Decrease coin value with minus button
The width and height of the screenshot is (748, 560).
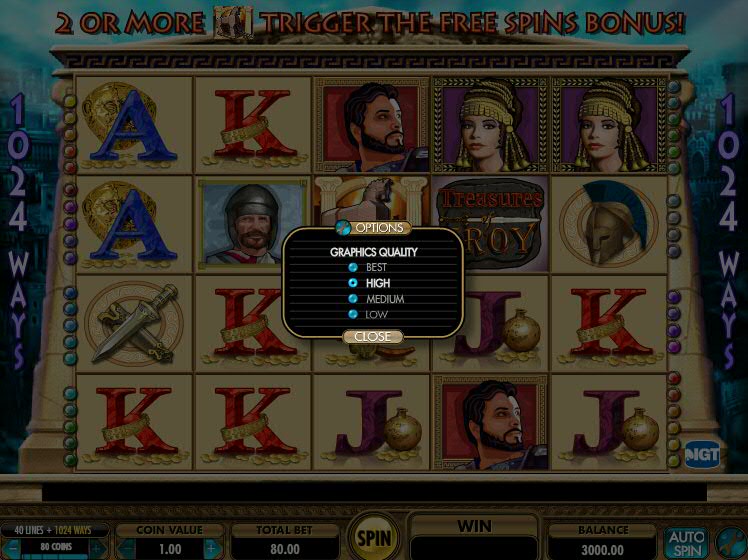coord(126,548)
